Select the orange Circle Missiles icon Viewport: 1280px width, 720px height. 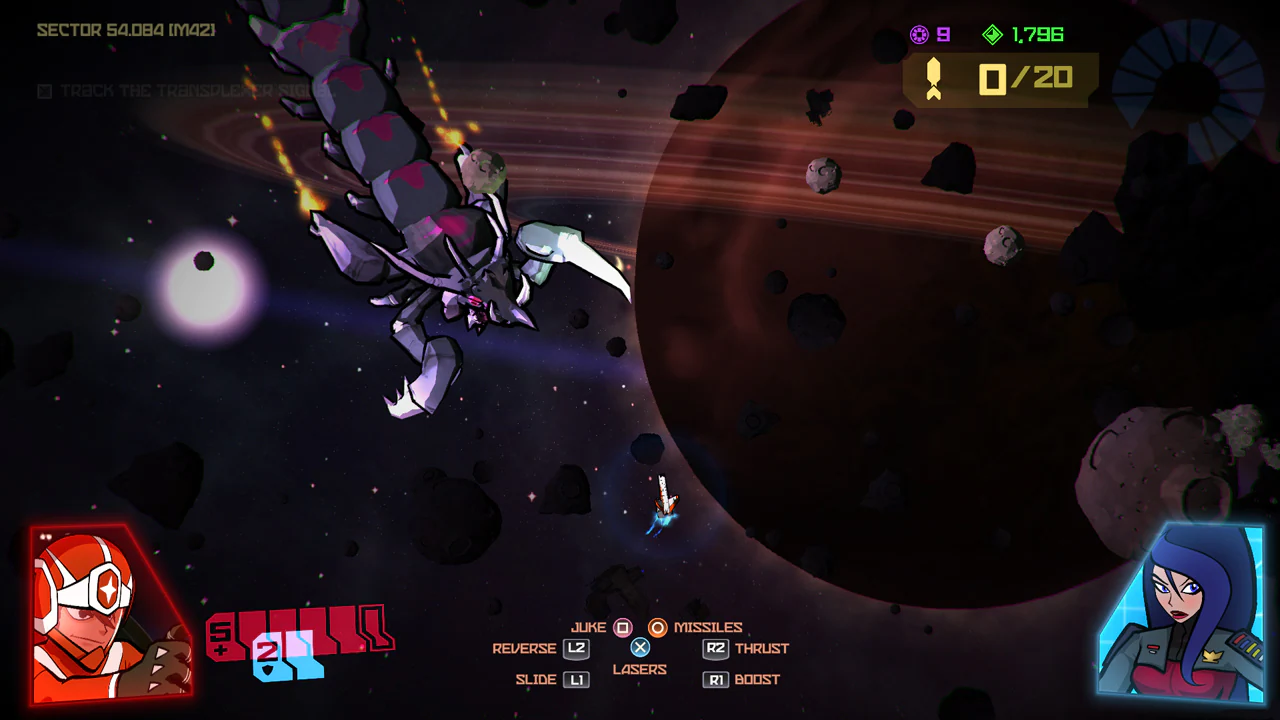tap(659, 627)
